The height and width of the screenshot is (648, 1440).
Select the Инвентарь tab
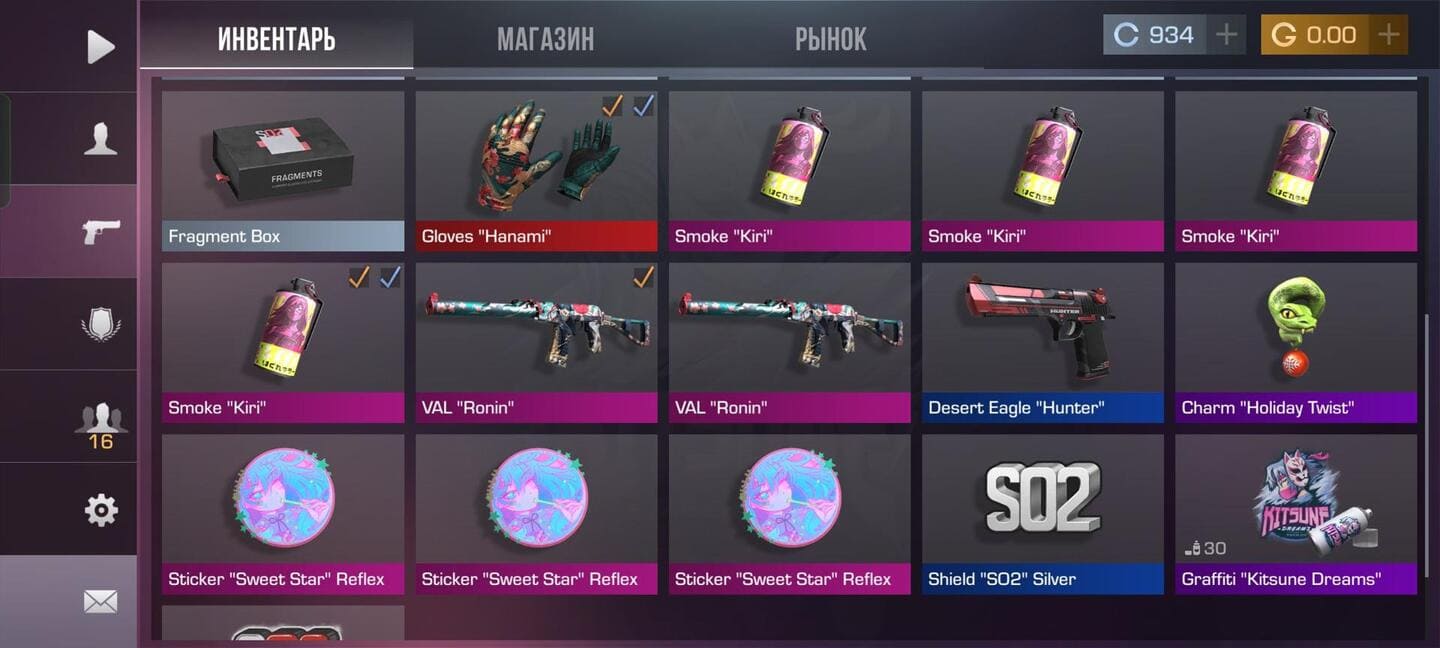pos(276,39)
